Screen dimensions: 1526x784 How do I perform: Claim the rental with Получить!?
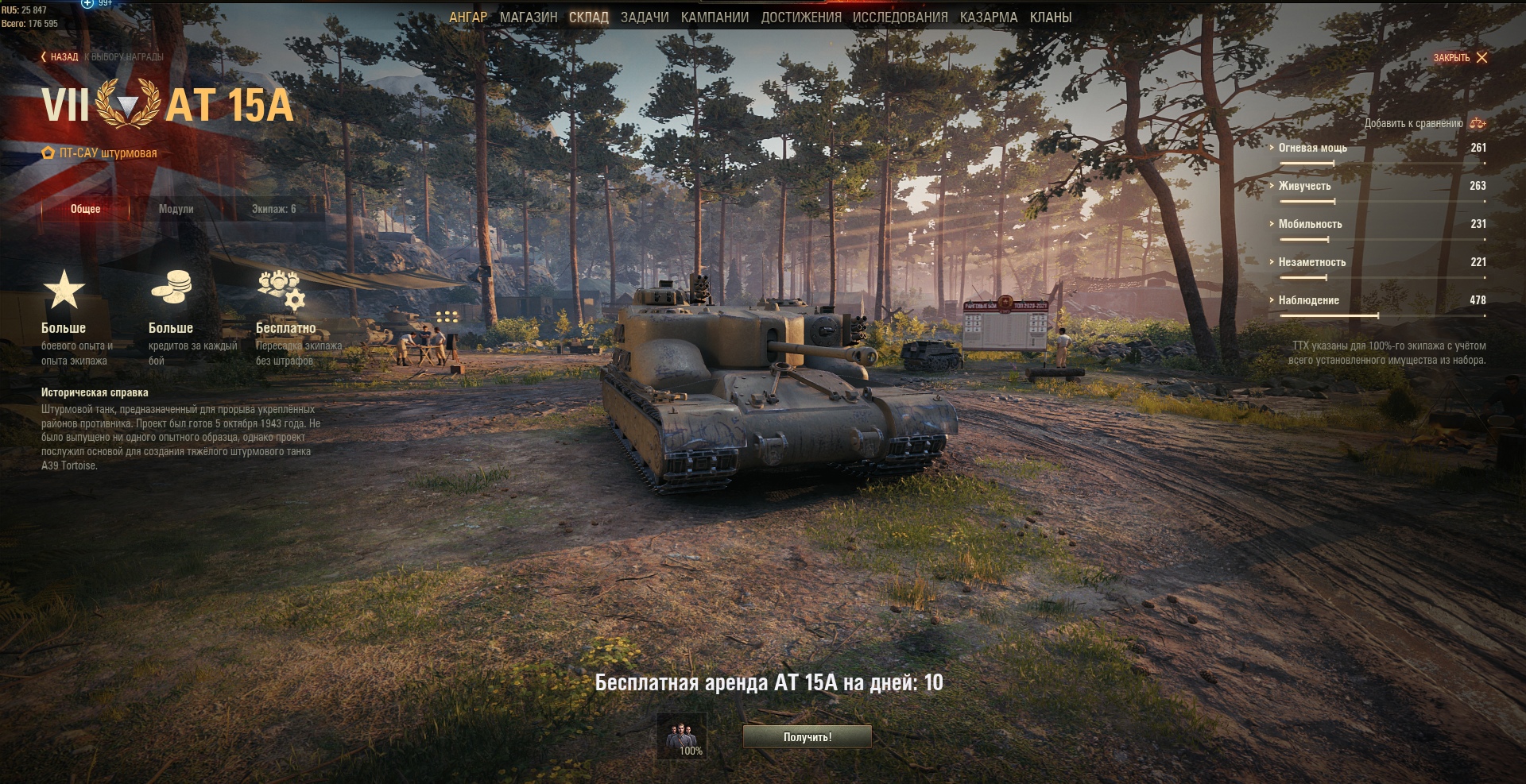click(x=807, y=737)
